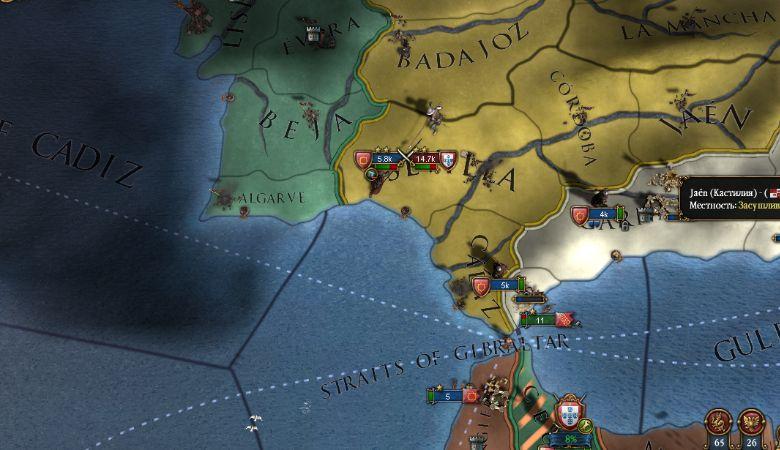Select the 4k army banner
The image size is (780, 450).
click(x=604, y=214)
